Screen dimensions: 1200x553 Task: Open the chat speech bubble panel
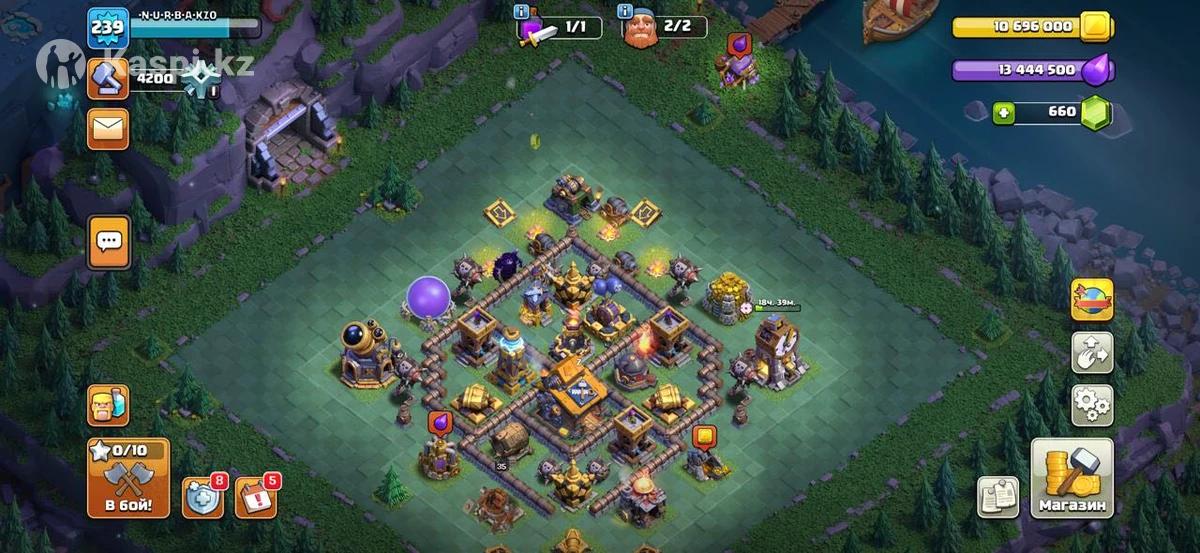click(x=107, y=242)
